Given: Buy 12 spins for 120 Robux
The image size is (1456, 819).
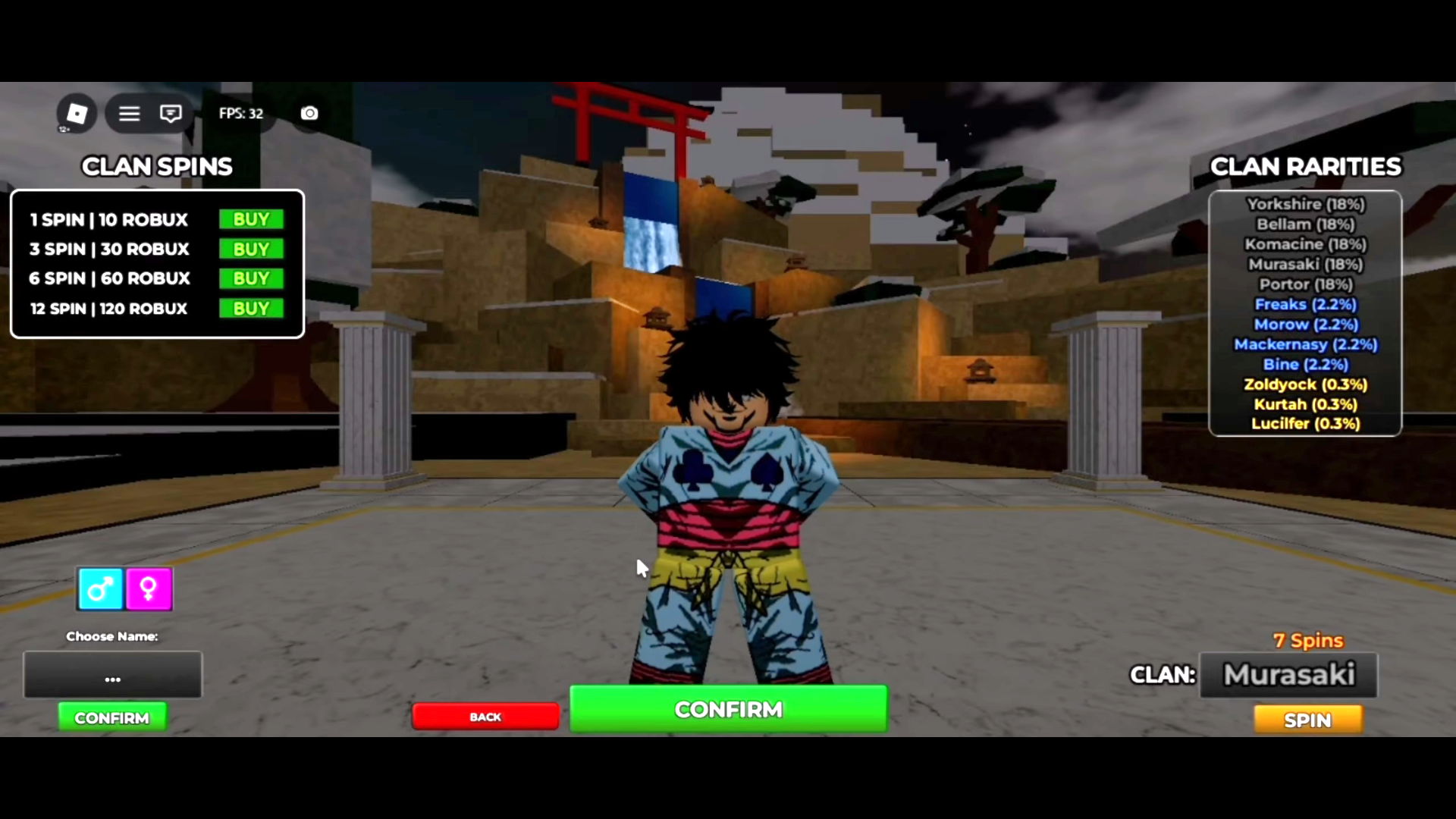Looking at the screenshot, I should coord(250,308).
